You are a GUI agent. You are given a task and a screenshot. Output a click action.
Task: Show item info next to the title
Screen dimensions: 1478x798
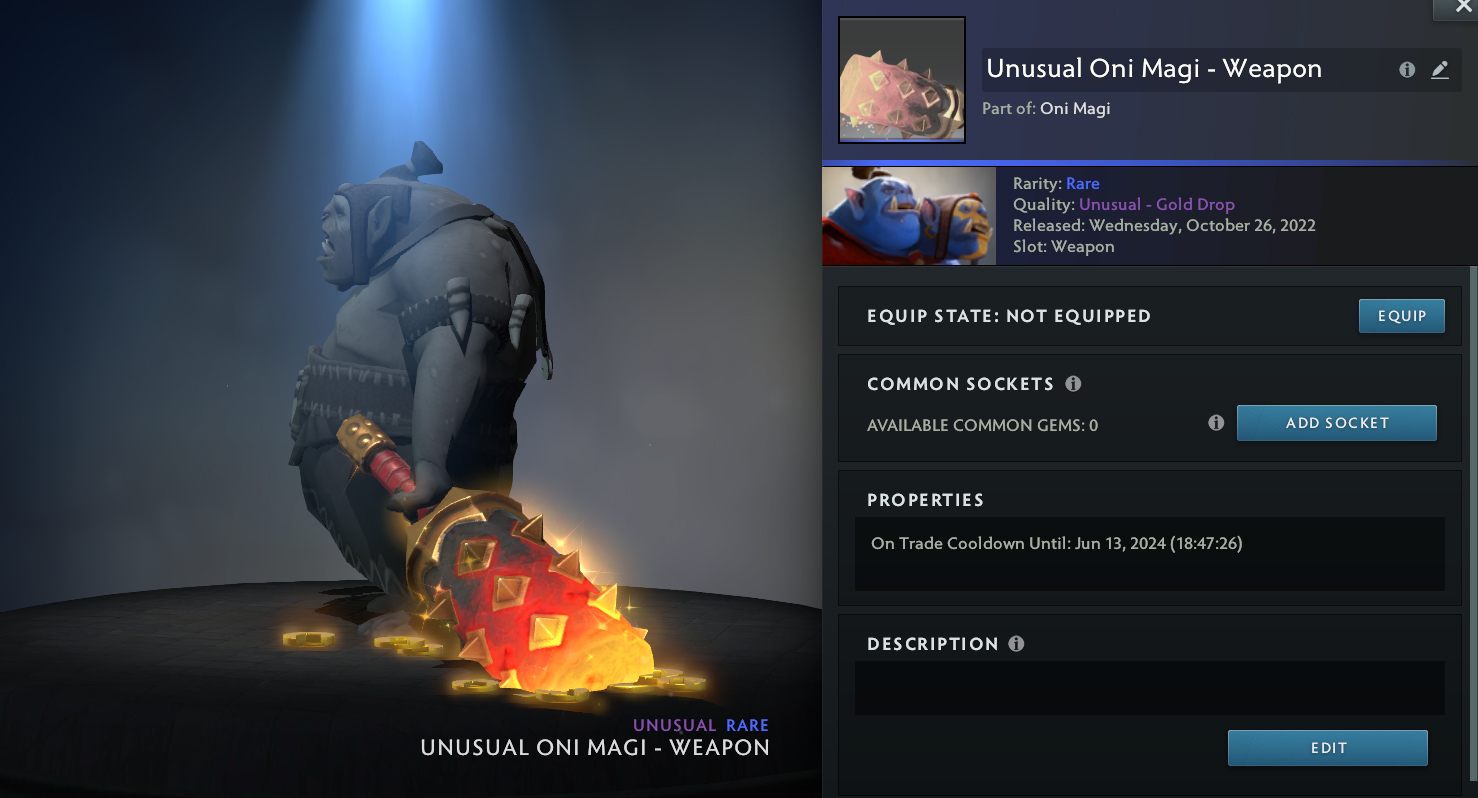[1407, 70]
